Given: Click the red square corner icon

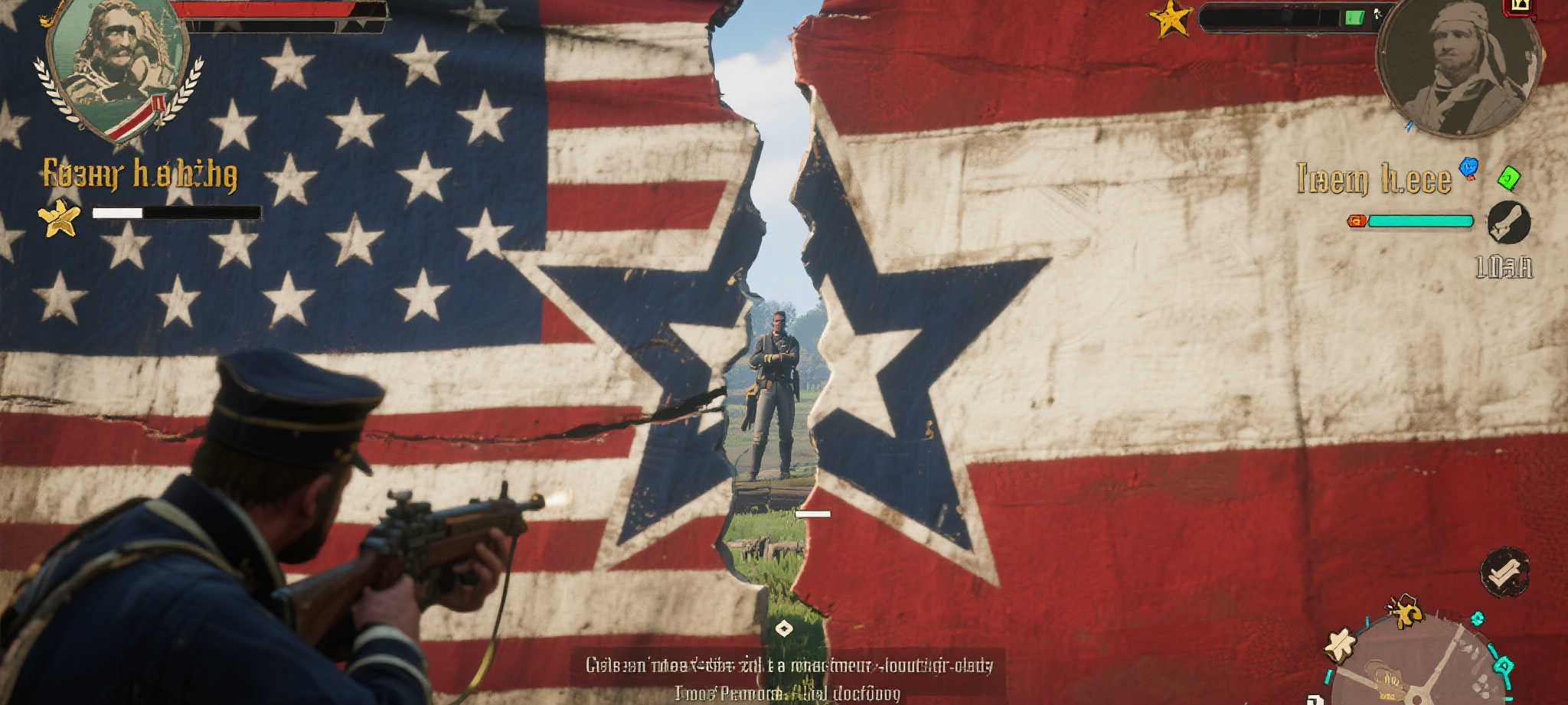Looking at the screenshot, I should click(1520, 7).
